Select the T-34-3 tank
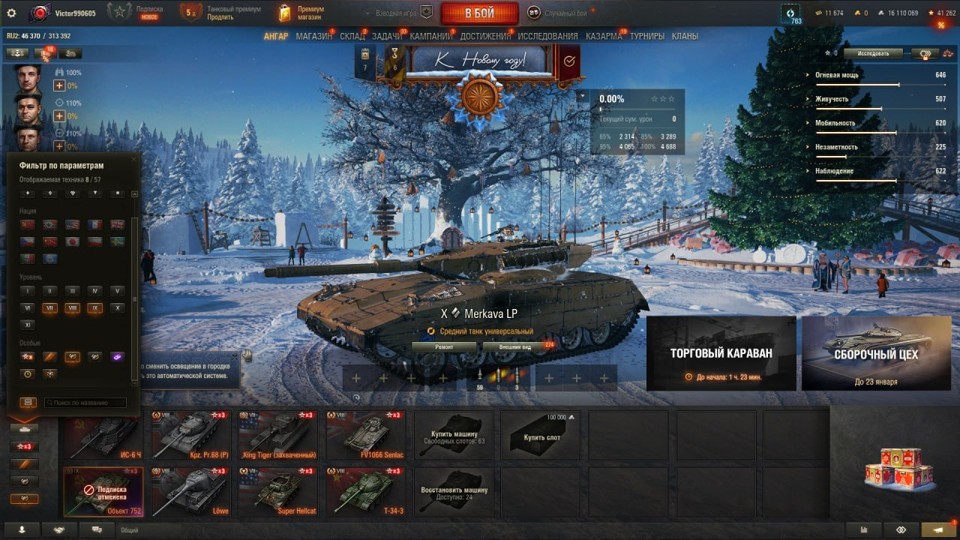960x540 pixels. [367, 490]
